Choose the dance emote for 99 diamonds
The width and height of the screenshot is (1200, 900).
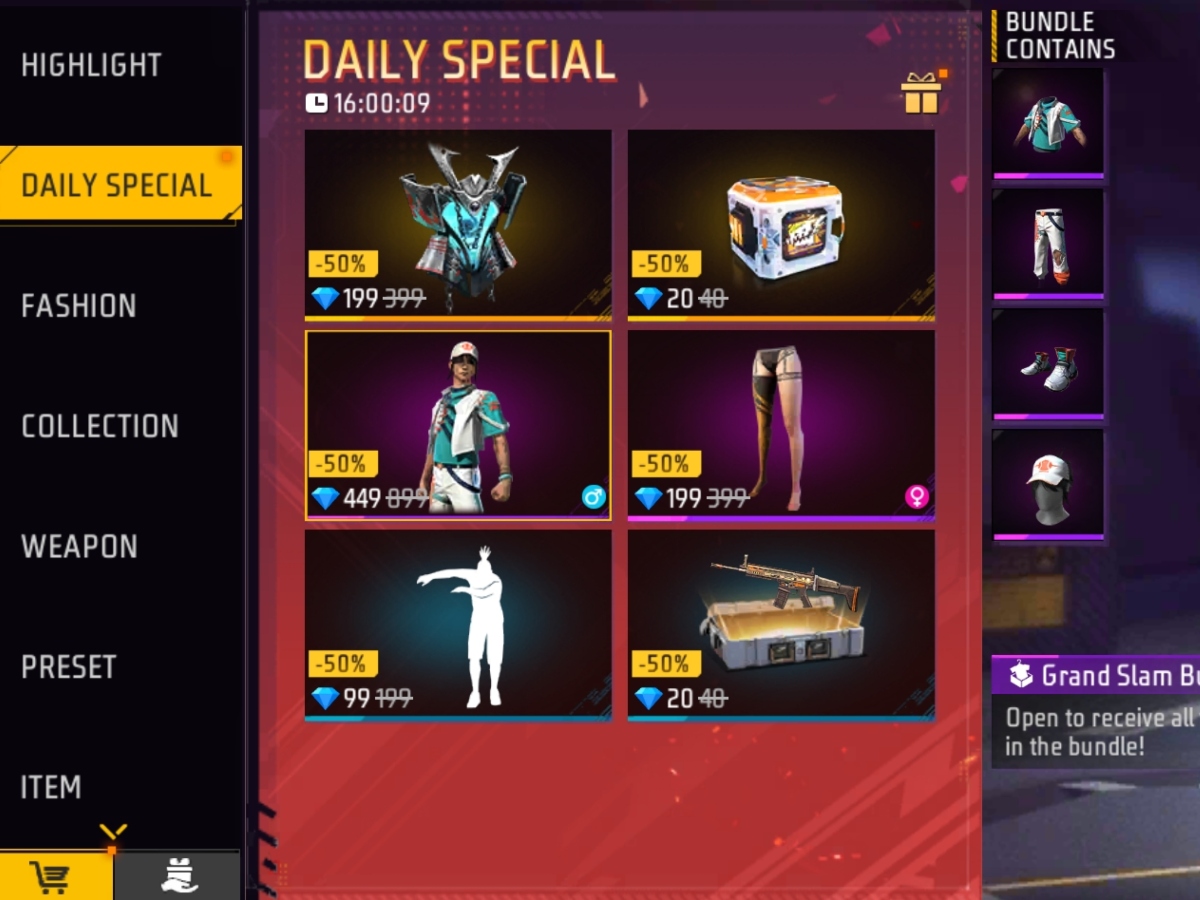(458, 624)
